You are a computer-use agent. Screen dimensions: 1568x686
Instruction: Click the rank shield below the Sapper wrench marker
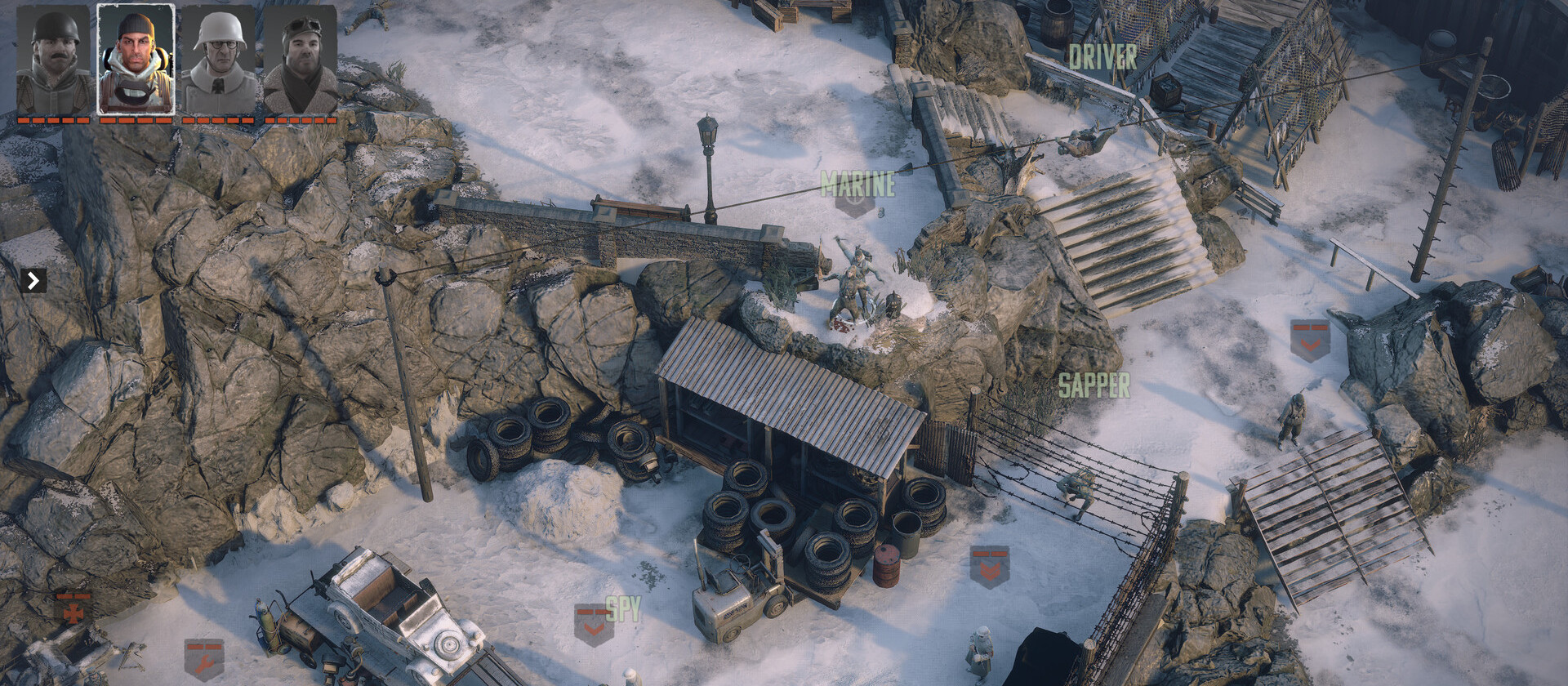(x=989, y=565)
